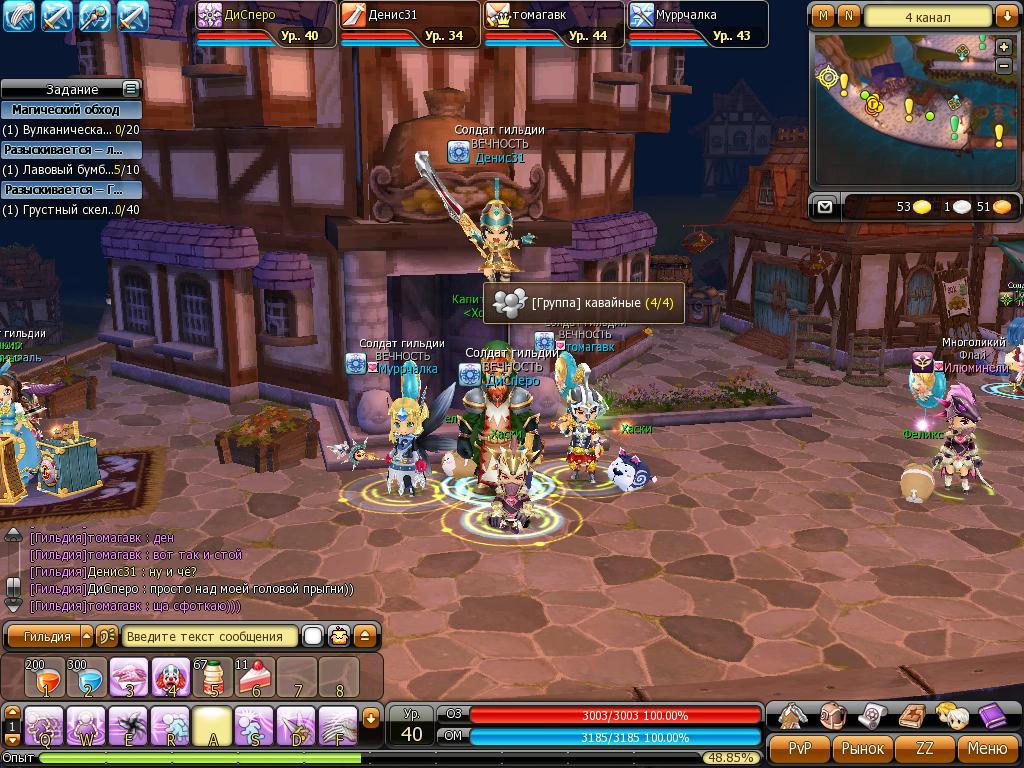Screen dimensions: 1024x768
Task: Open the Рынок market button
Action: (862, 748)
